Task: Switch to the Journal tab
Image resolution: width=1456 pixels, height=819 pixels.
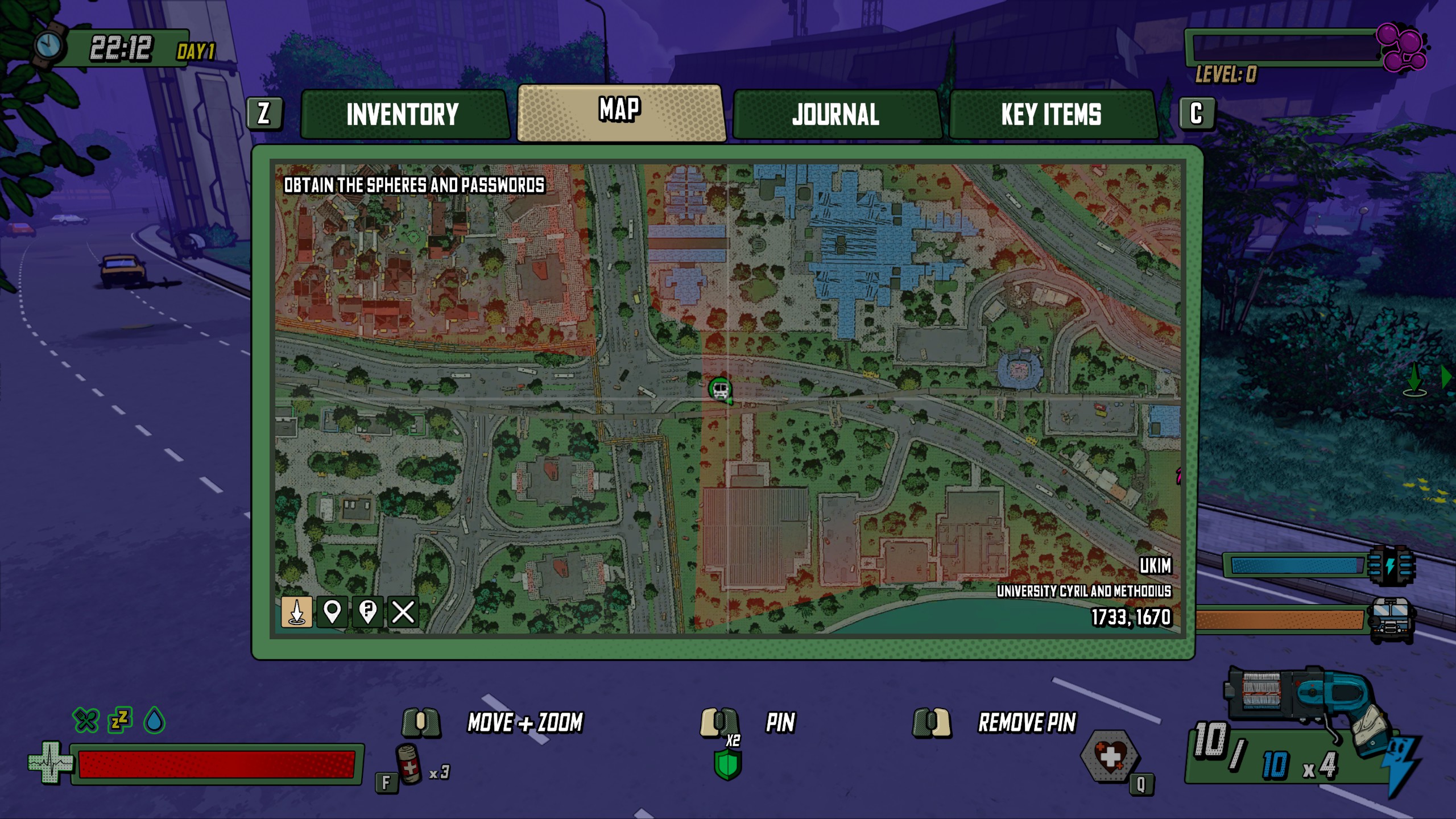Action: 835,114
